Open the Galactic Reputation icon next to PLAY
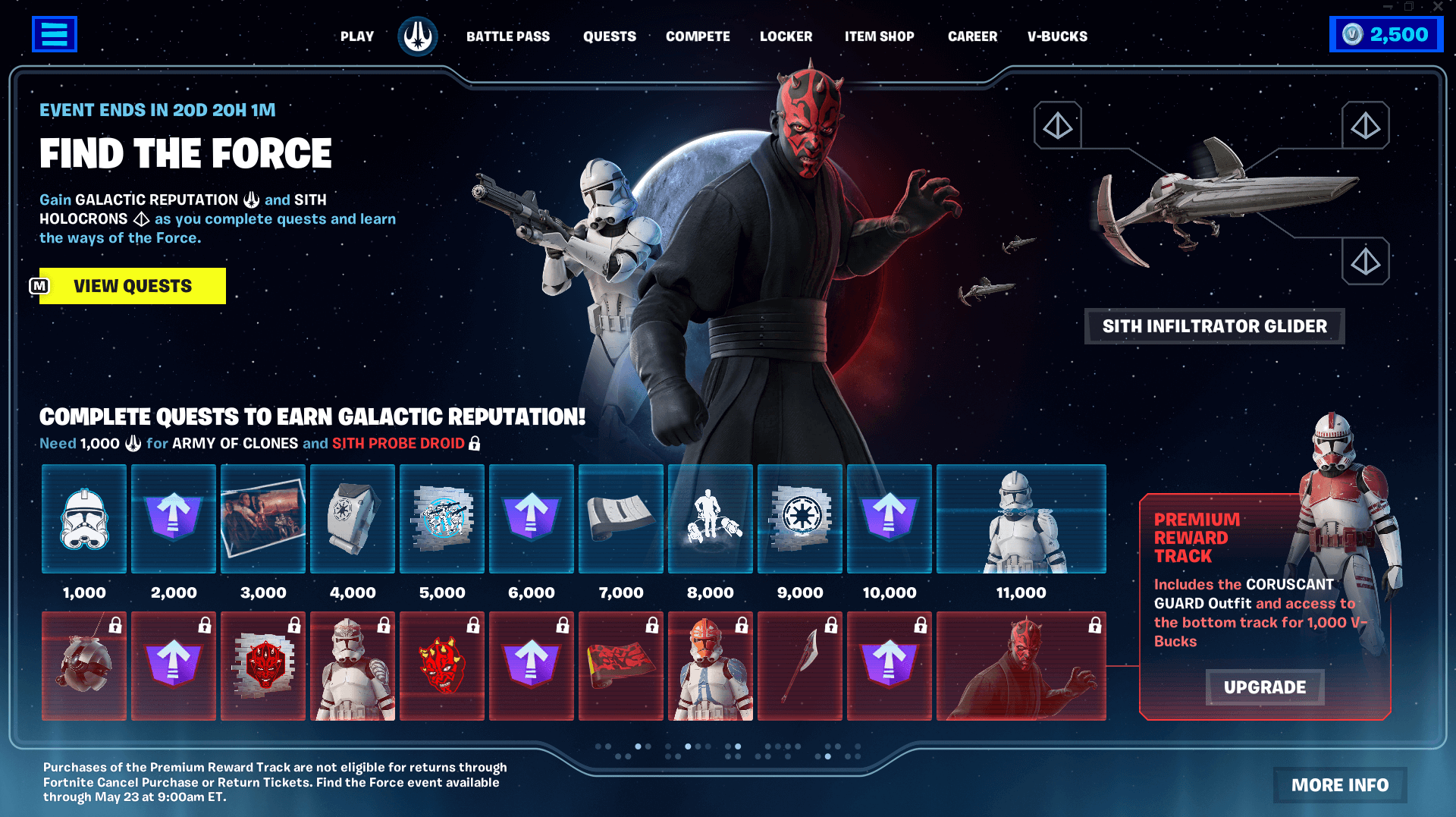This screenshot has width=1456, height=817. click(x=418, y=34)
